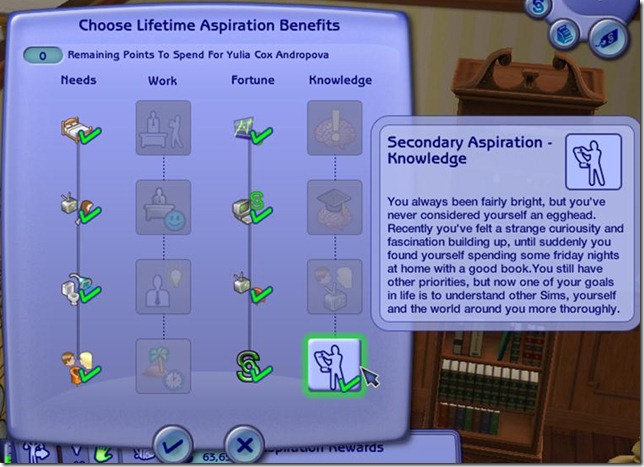Select the desk with smiley Work benefit

163,207
